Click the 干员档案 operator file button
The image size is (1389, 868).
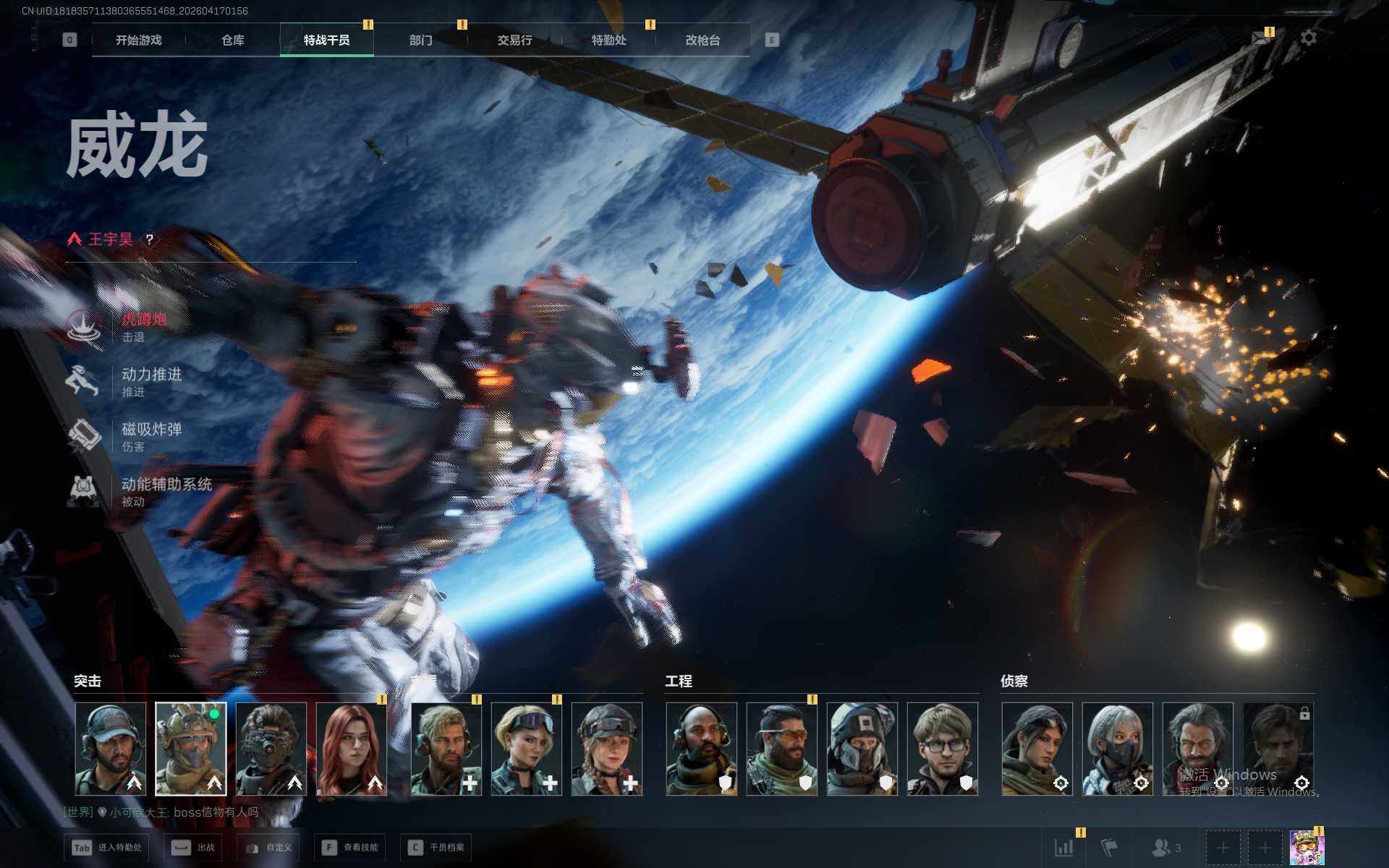[436, 847]
